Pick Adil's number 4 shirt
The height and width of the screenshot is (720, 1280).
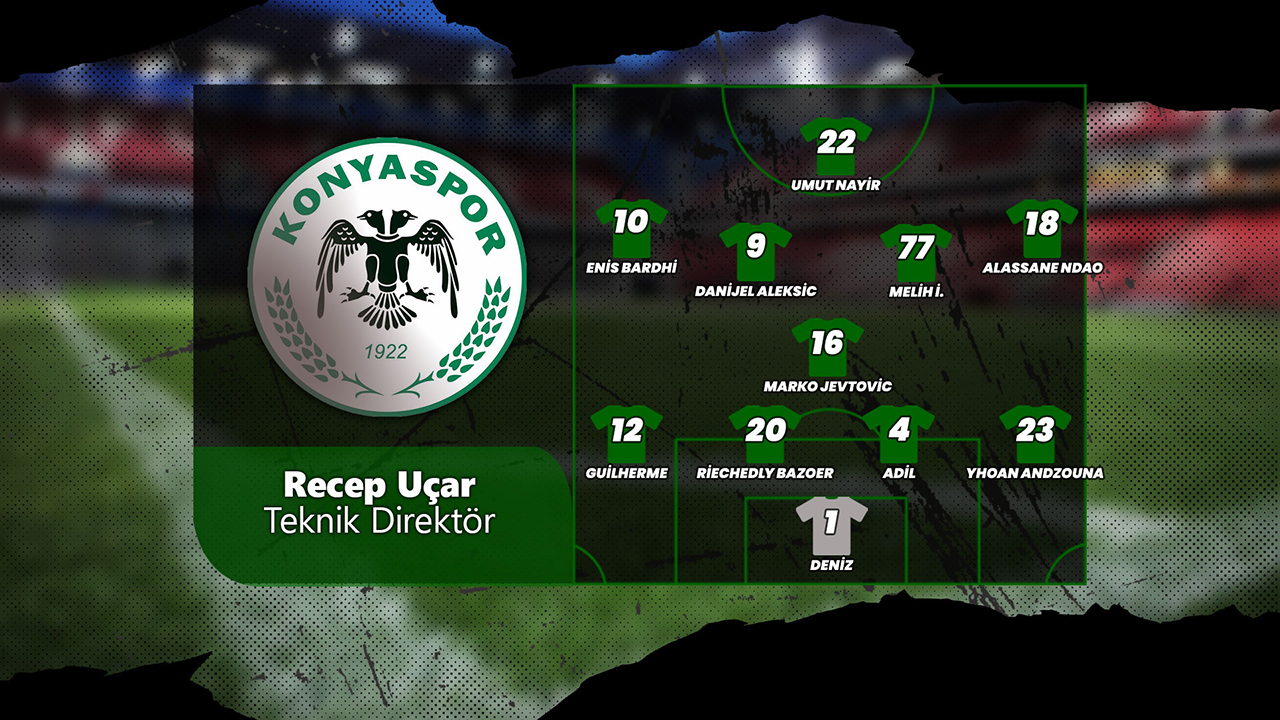tap(899, 432)
